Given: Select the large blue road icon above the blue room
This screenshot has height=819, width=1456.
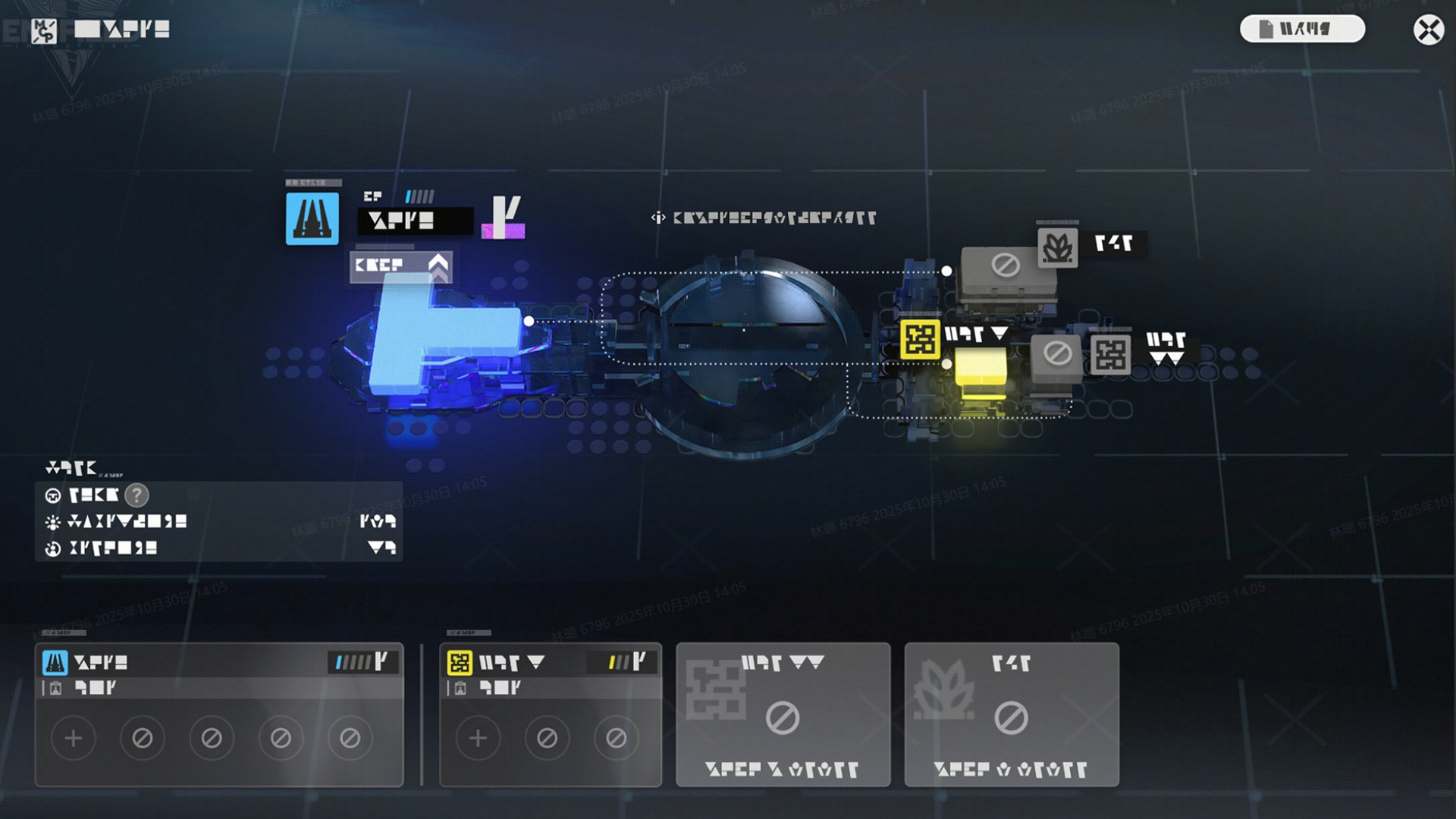Looking at the screenshot, I should (x=312, y=218).
